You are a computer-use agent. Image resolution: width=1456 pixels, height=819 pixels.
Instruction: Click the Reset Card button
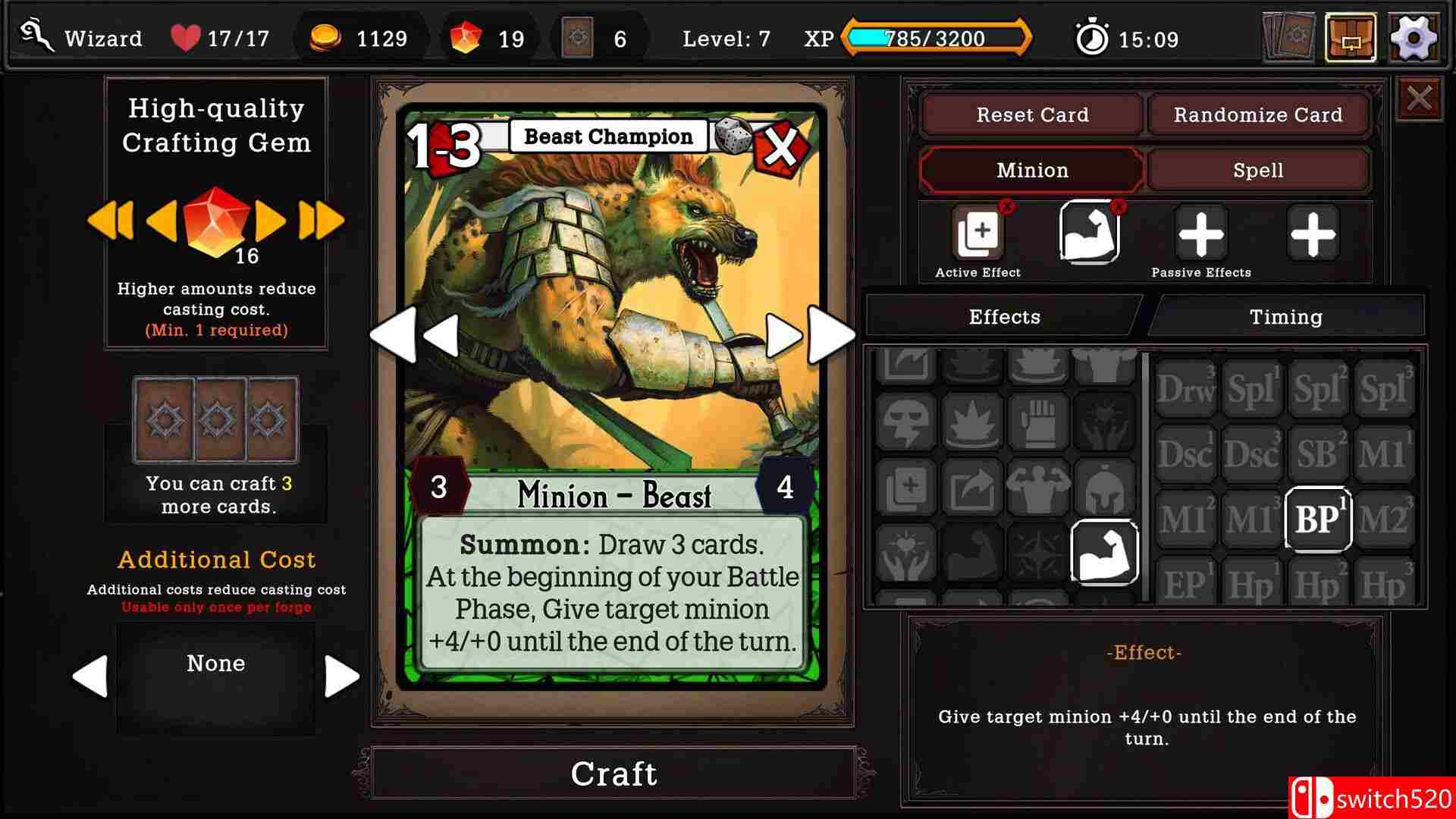(x=1032, y=115)
